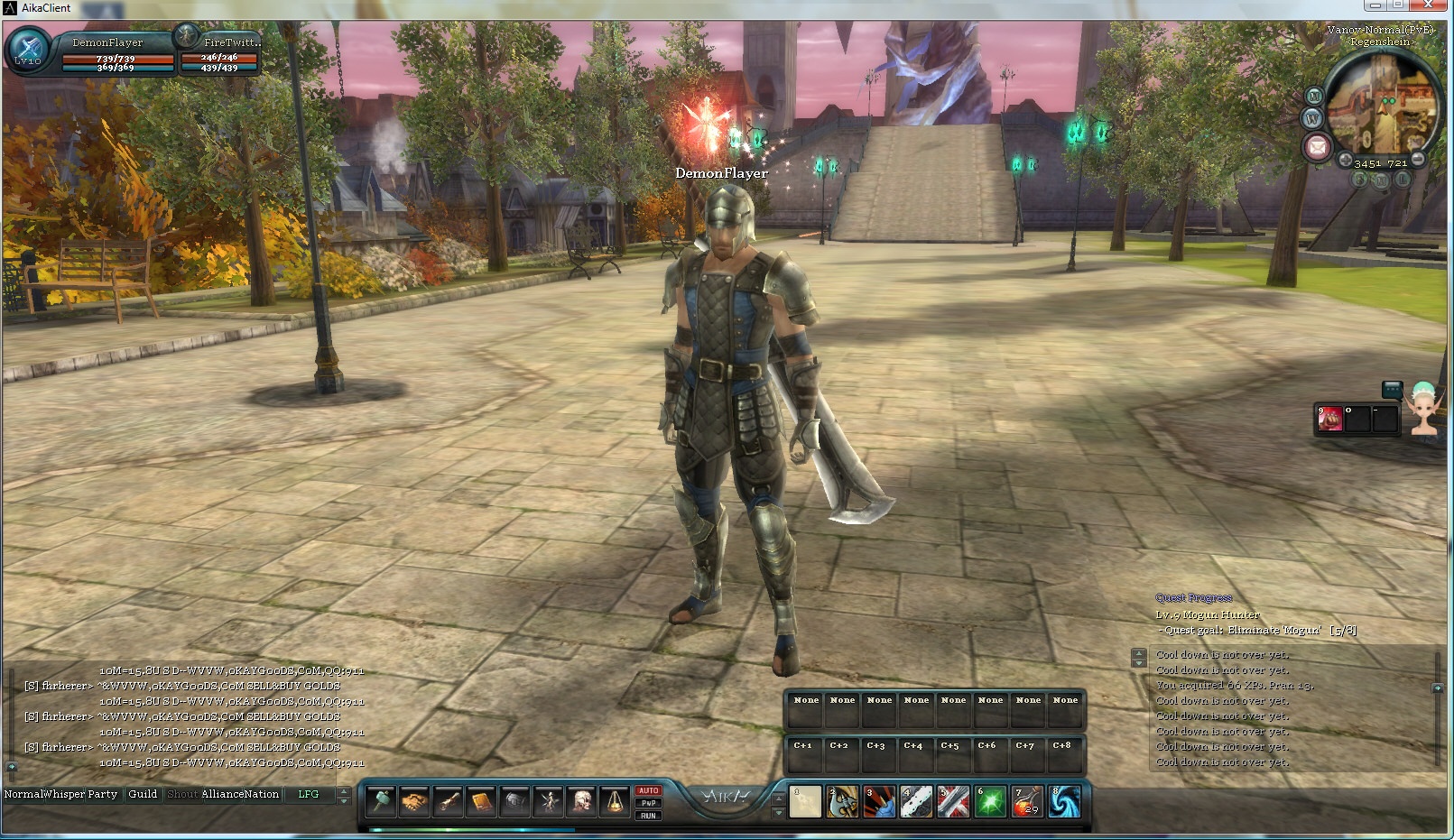1454x840 pixels.
Task: Use the red potion in slot 7
Action: (1027, 801)
